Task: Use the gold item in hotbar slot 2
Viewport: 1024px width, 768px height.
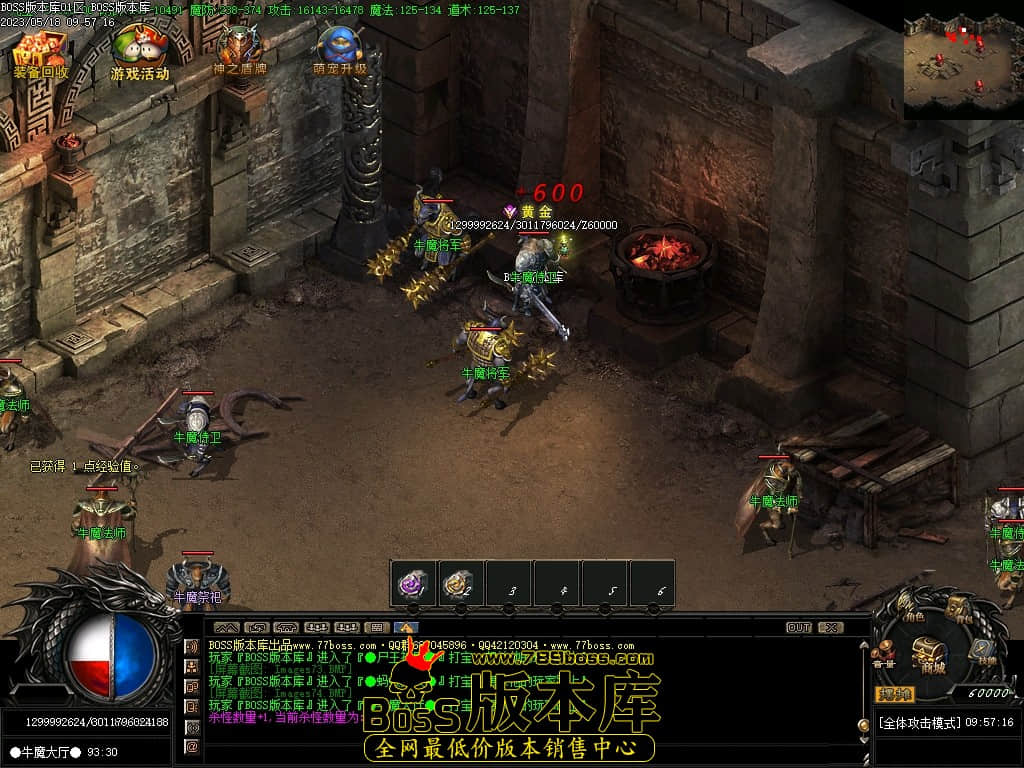Action: pos(460,583)
